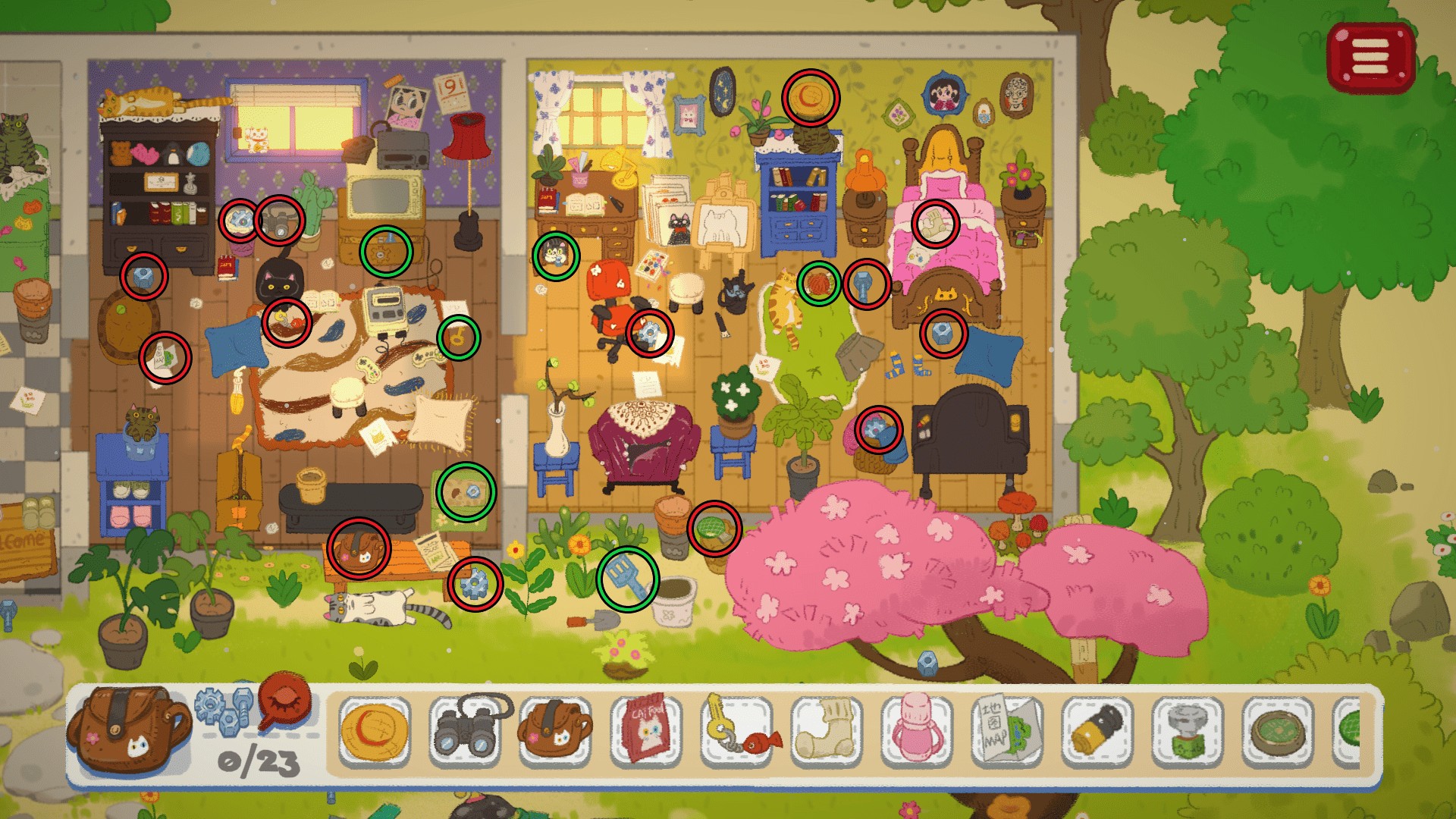This screenshot has width=1456, height=819.
Task: Choose the pink water bottle slot
Action: 917,732
